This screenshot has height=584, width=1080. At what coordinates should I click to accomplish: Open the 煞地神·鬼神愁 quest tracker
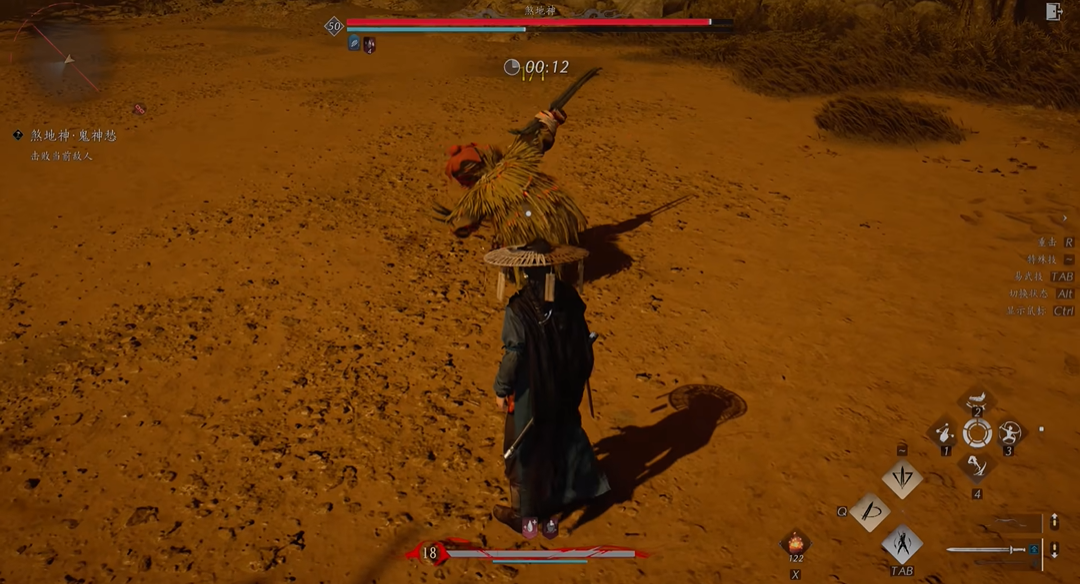tap(72, 135)
